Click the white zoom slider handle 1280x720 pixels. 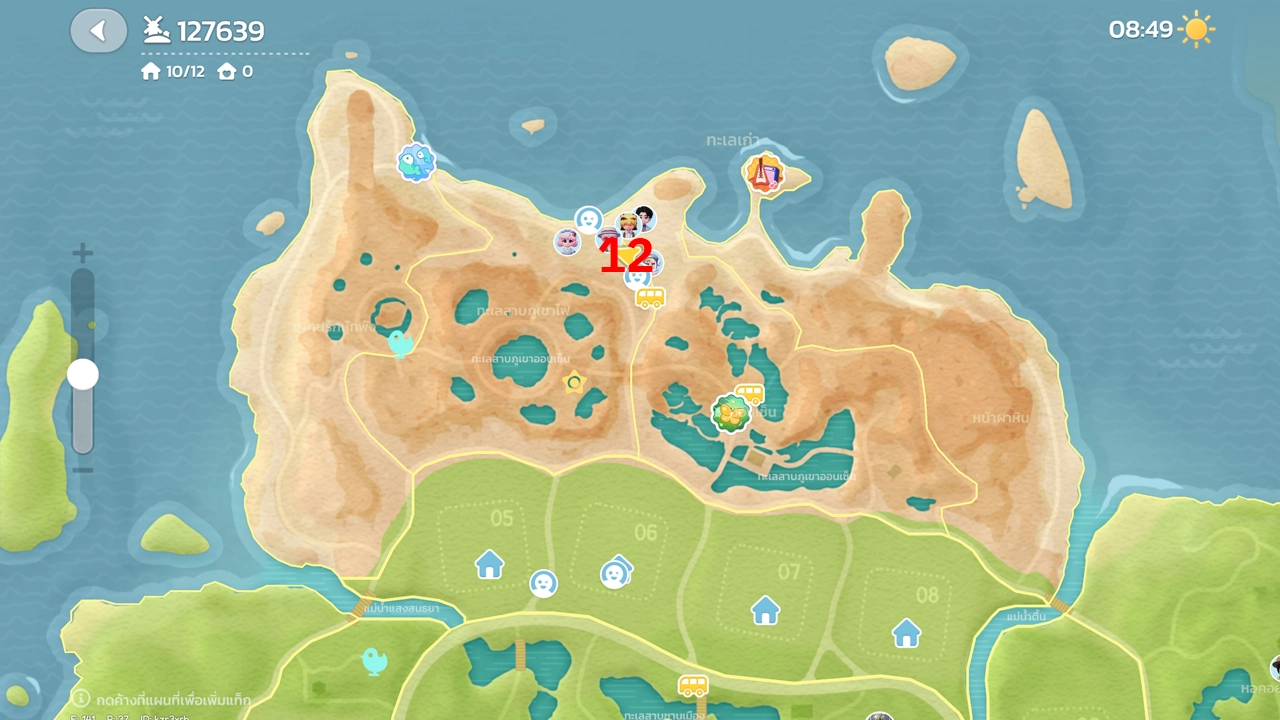click(83, 375)
